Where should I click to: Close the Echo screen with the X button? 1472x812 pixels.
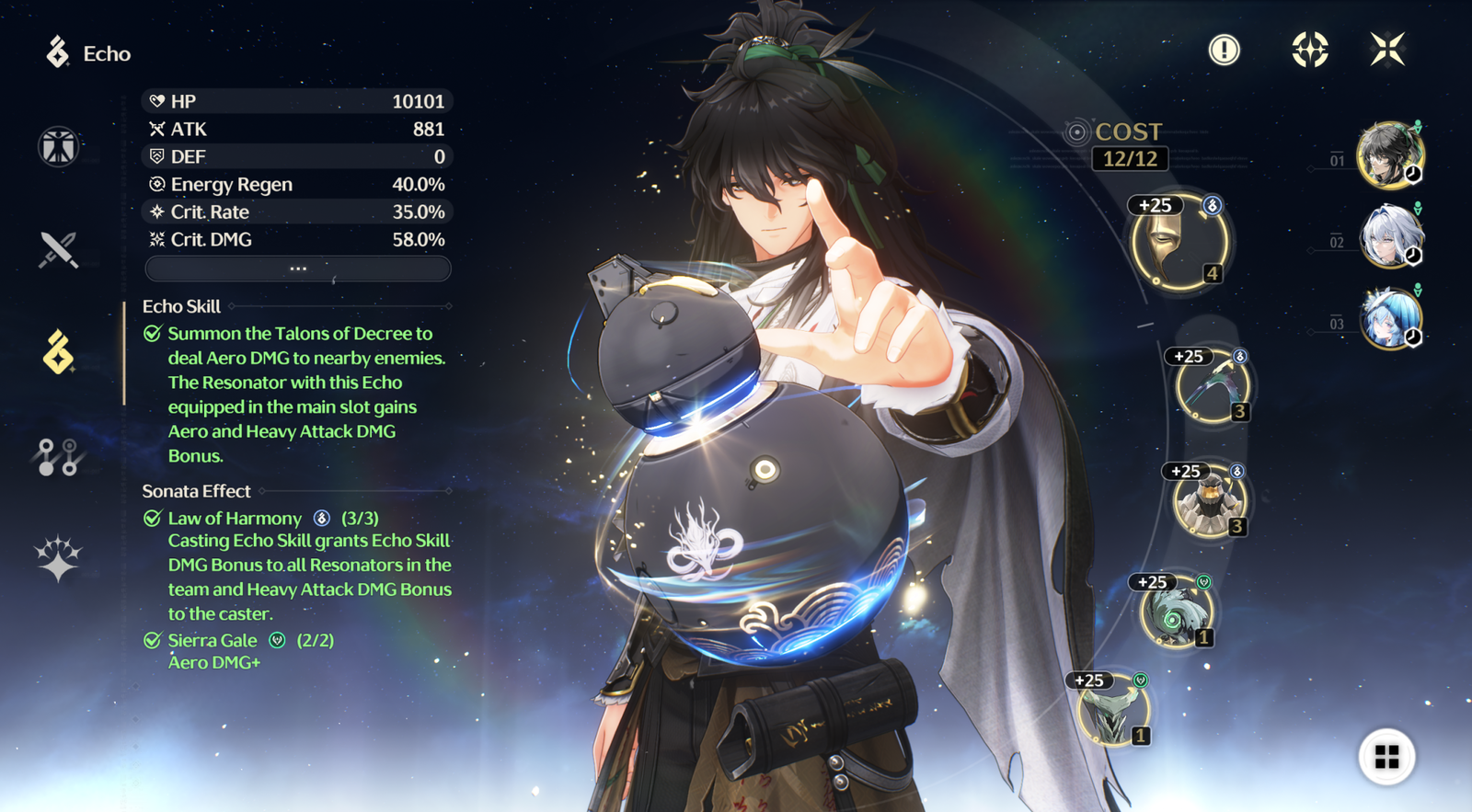click(1386, 50)
